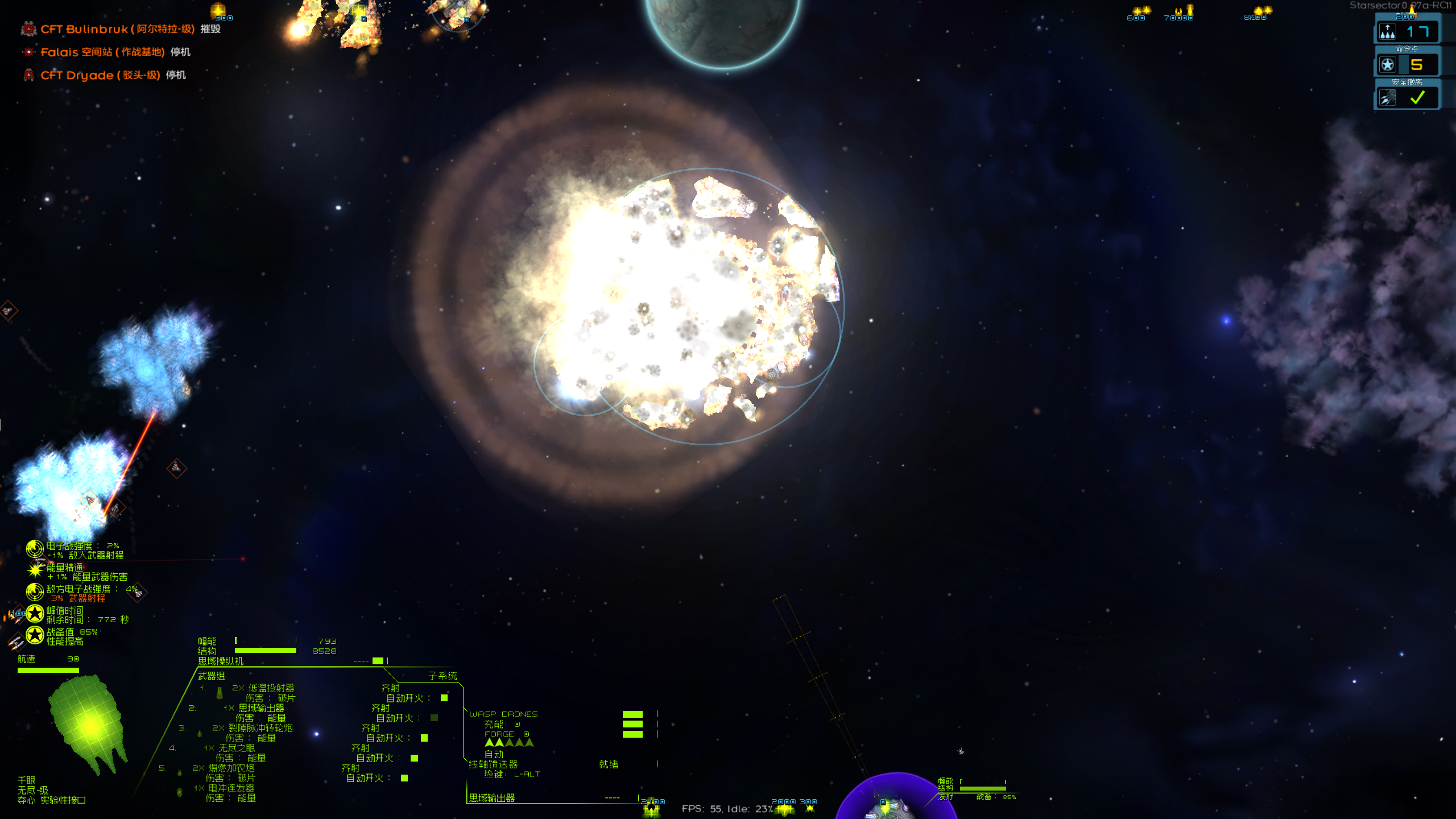Click the command points star icon
Image resolution: width=1456 pixels, height=819 pixels.
(1388, 64)
